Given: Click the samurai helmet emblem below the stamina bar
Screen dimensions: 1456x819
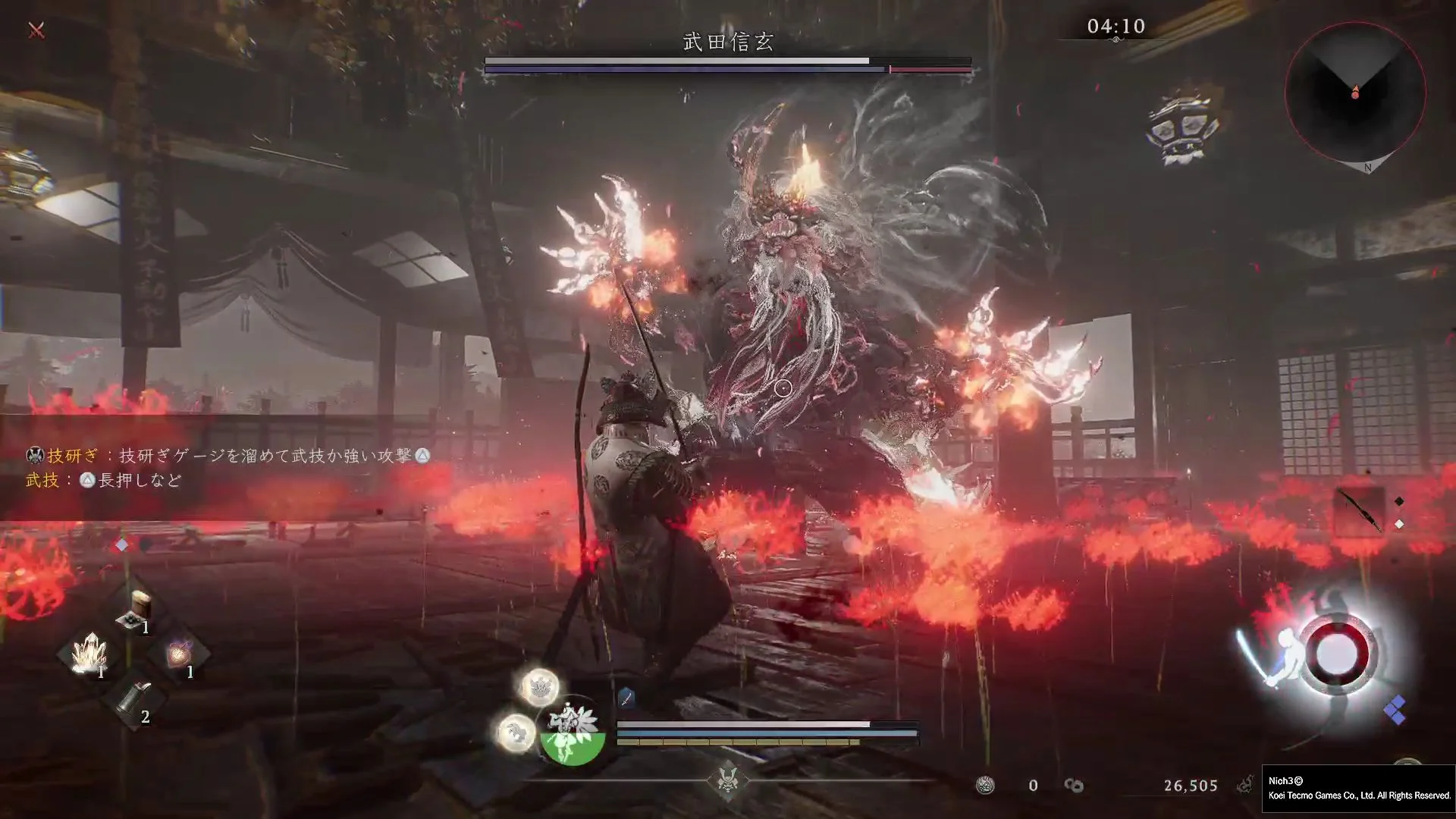Looking at the screenshot, I should tap(726, 779).
